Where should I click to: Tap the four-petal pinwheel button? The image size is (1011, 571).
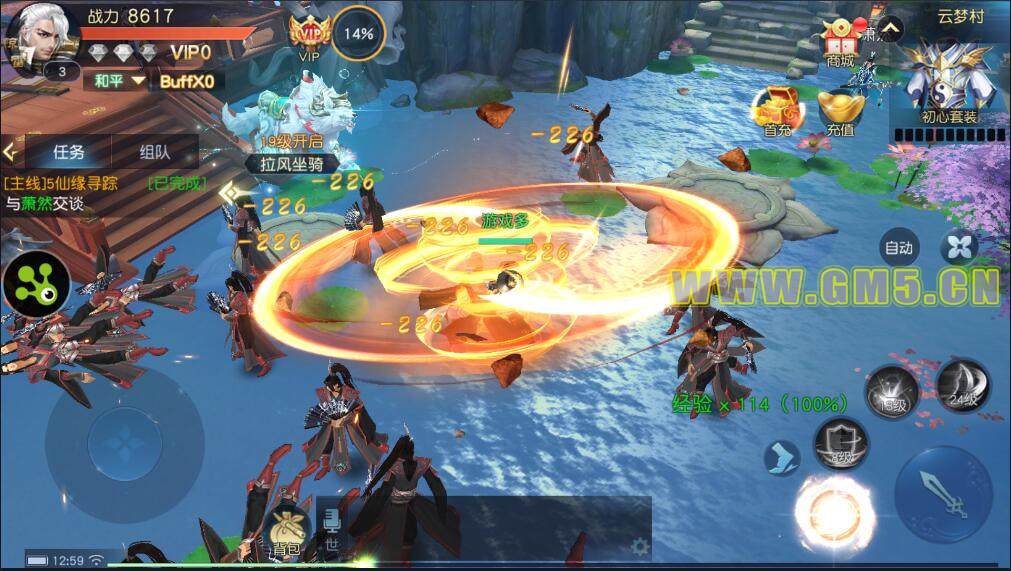pos(959,247)
